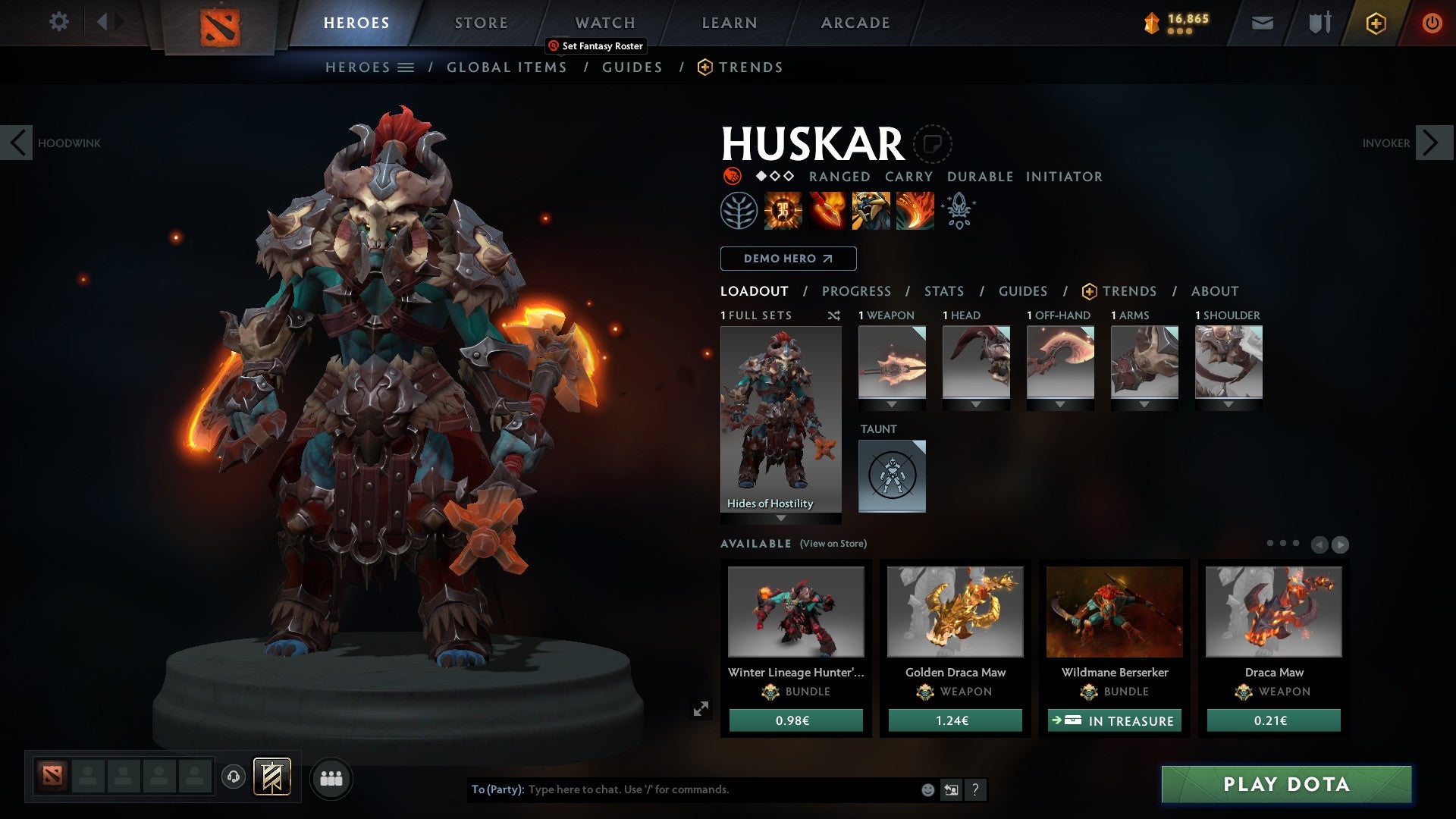Open voice chat headset icon near party slots
This screenshot has width=1456, height=819.
pyautogui.click(x=233, y=777)
